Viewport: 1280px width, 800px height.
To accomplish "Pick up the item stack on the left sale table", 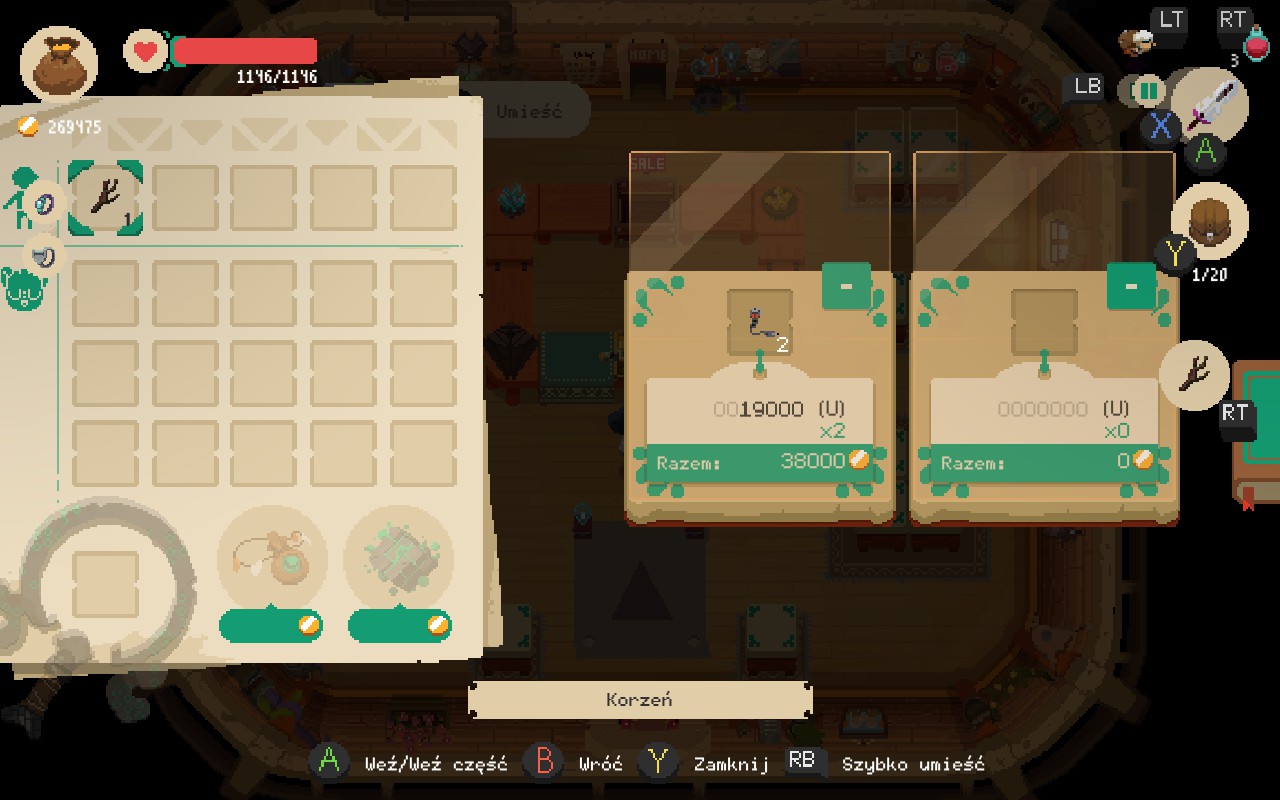I will pyautogui.click(x=760, y=323).
